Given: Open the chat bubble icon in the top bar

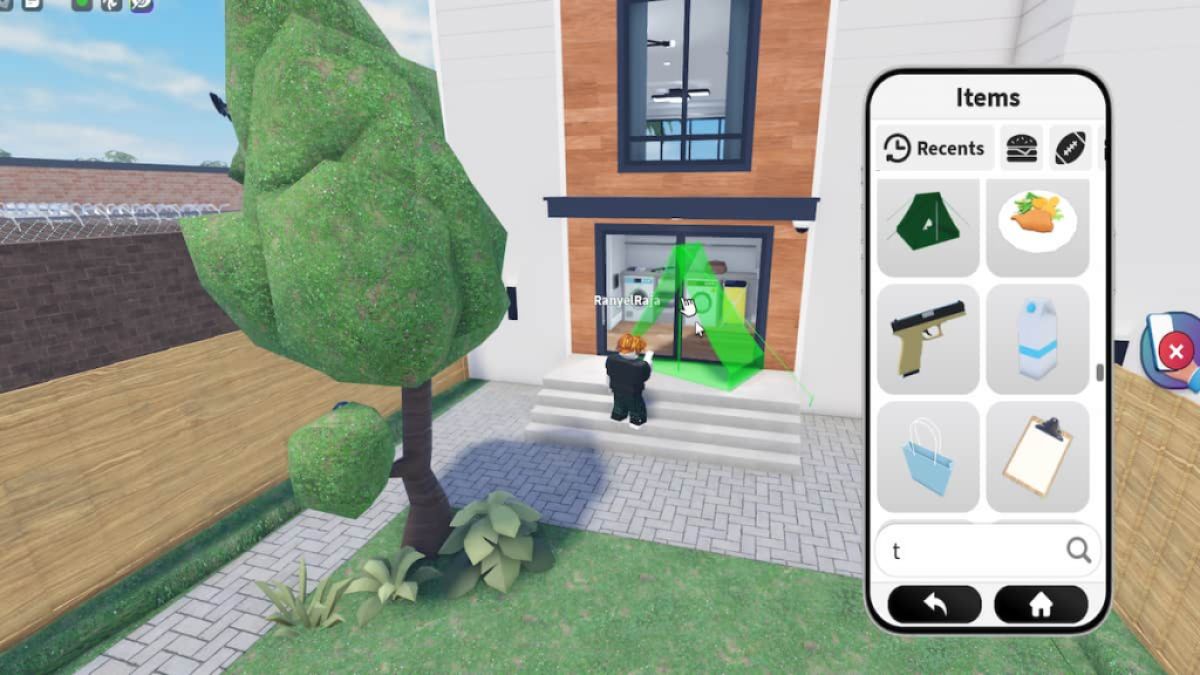Looking at the screenshot, I should coord(143,4).
